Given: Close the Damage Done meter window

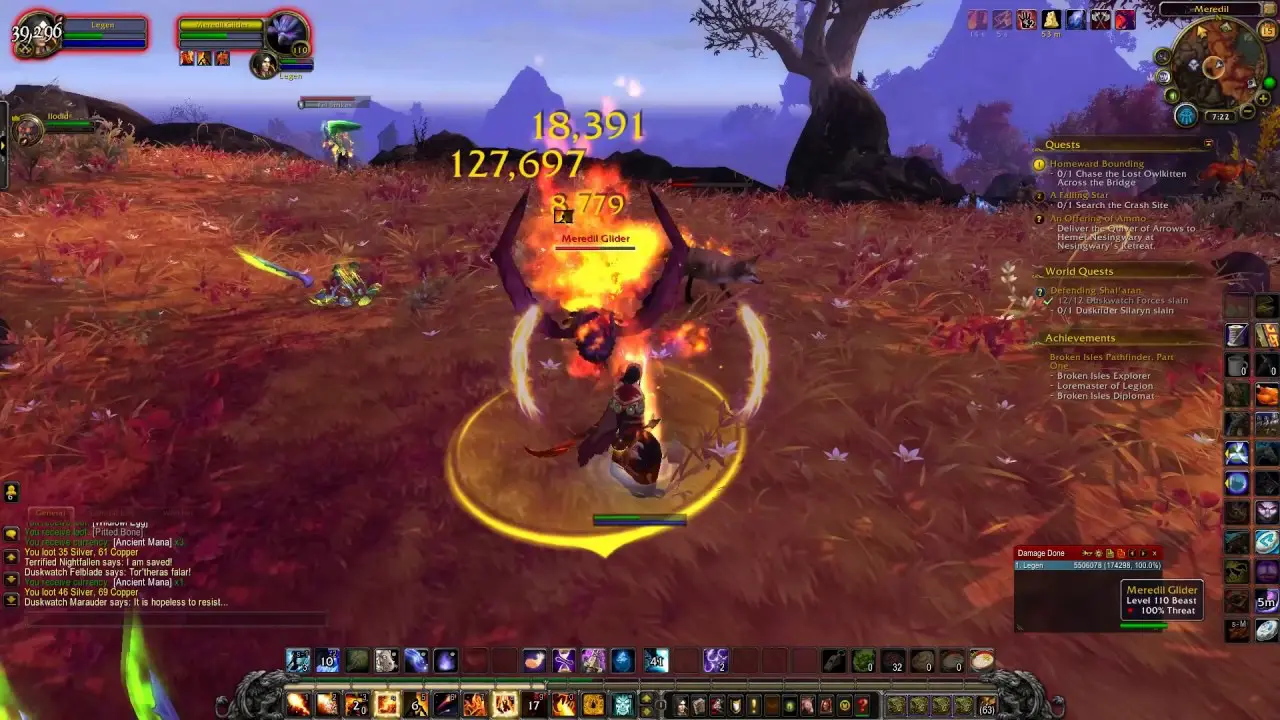Looking at the screenshot, I should coord(1154,553).
